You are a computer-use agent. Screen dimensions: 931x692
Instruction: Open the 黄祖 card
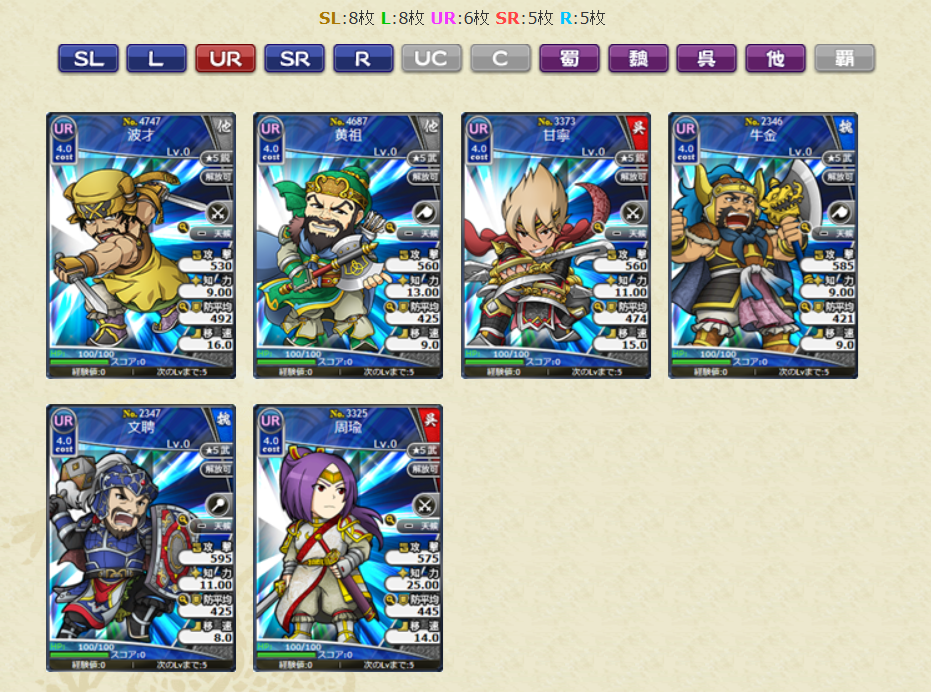point(348,245)
